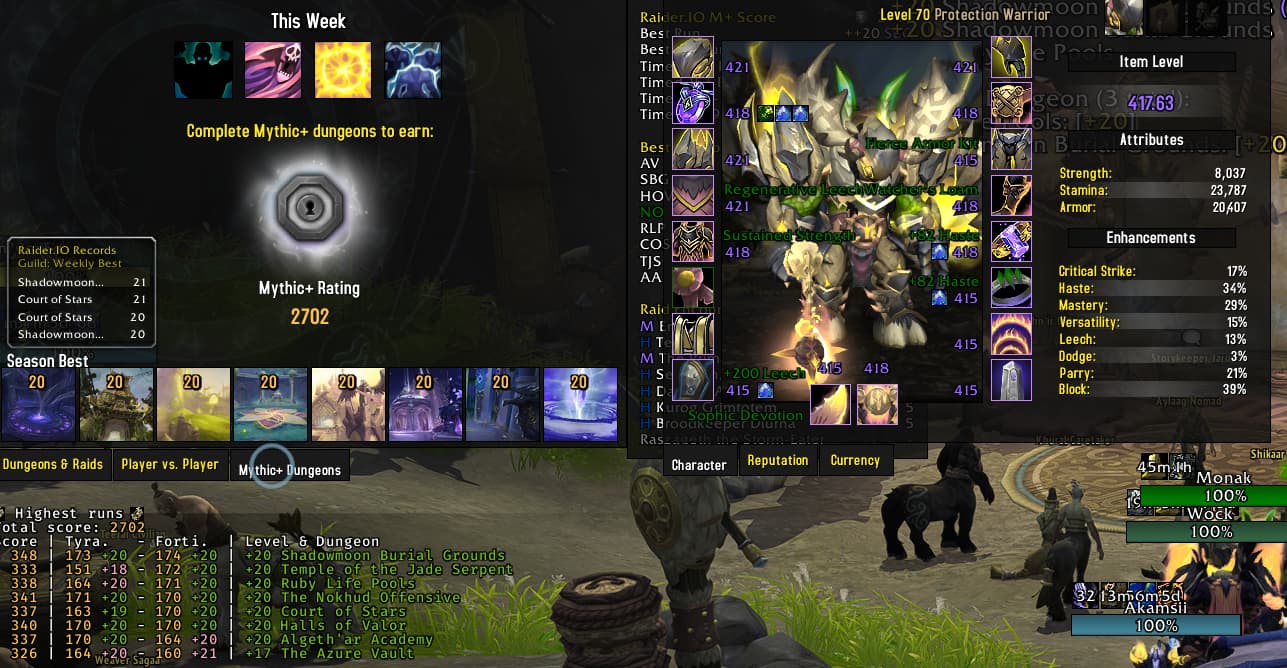
Task: Select the last Season Best dungeon thumbnail
Action: [580, 404]
